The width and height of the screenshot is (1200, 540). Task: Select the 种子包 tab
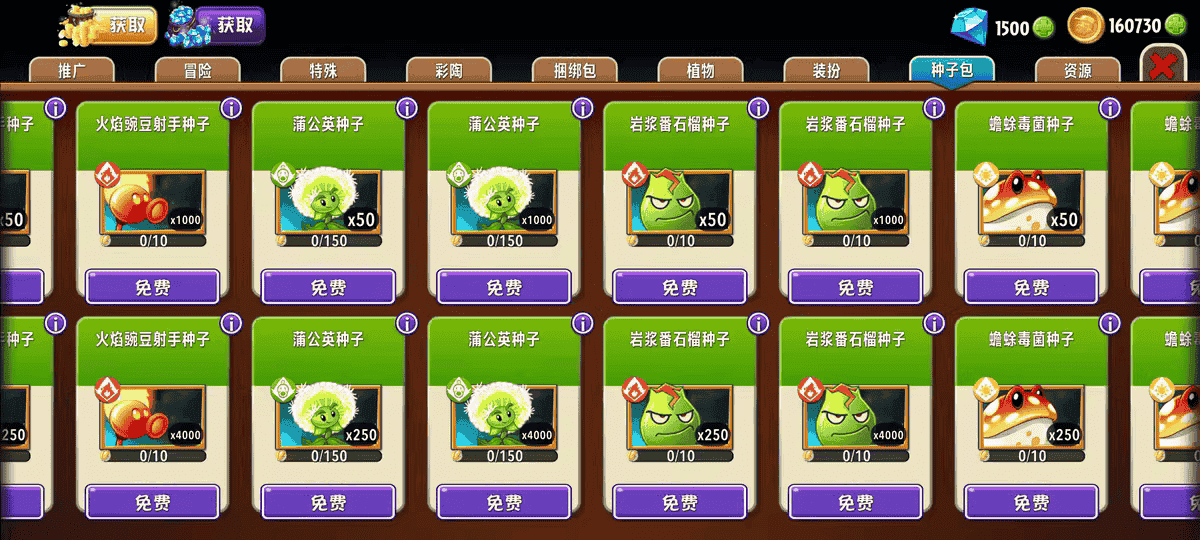pos(952,70)
